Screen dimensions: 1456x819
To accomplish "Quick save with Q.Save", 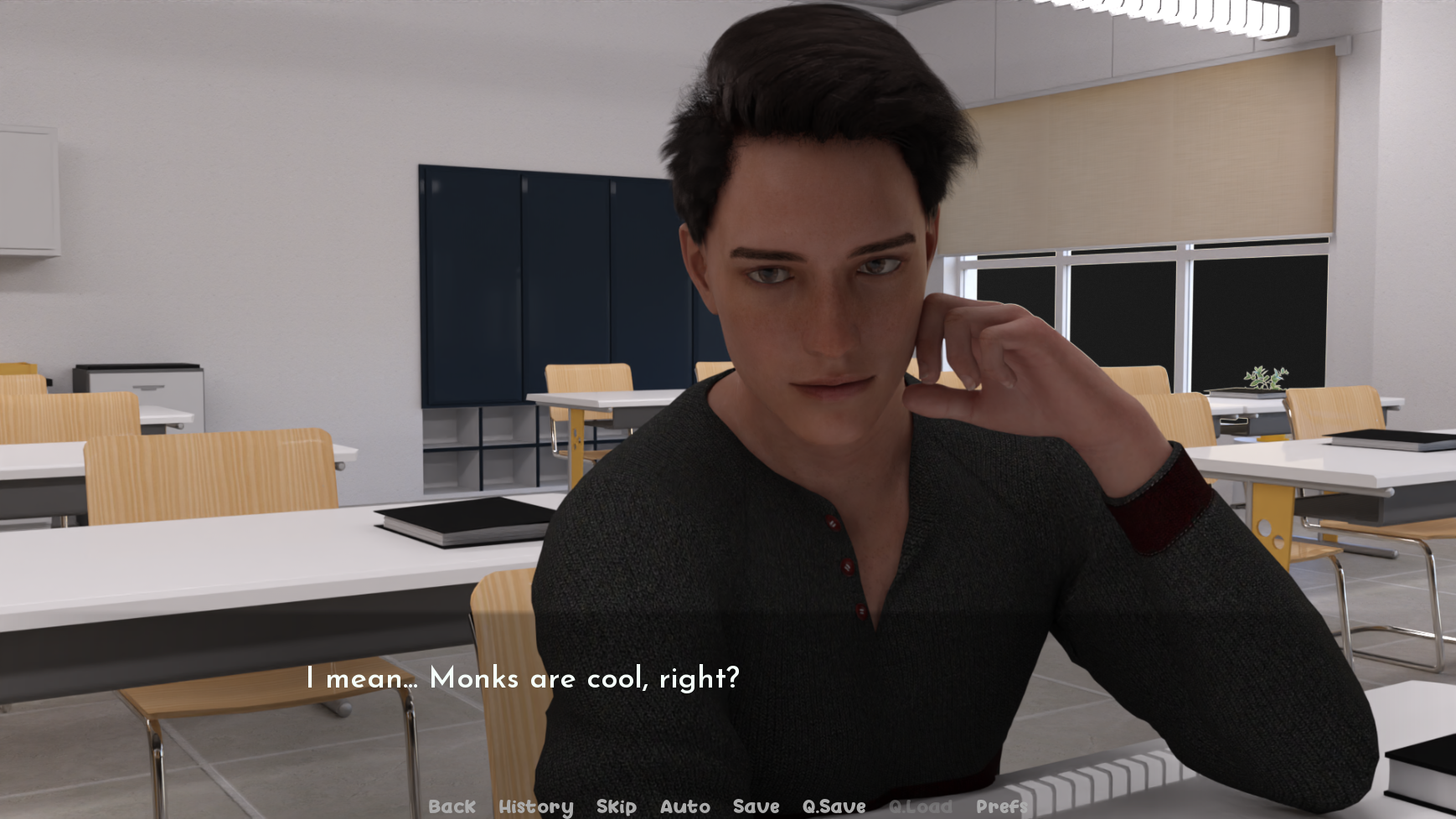I will click(834, 806).
